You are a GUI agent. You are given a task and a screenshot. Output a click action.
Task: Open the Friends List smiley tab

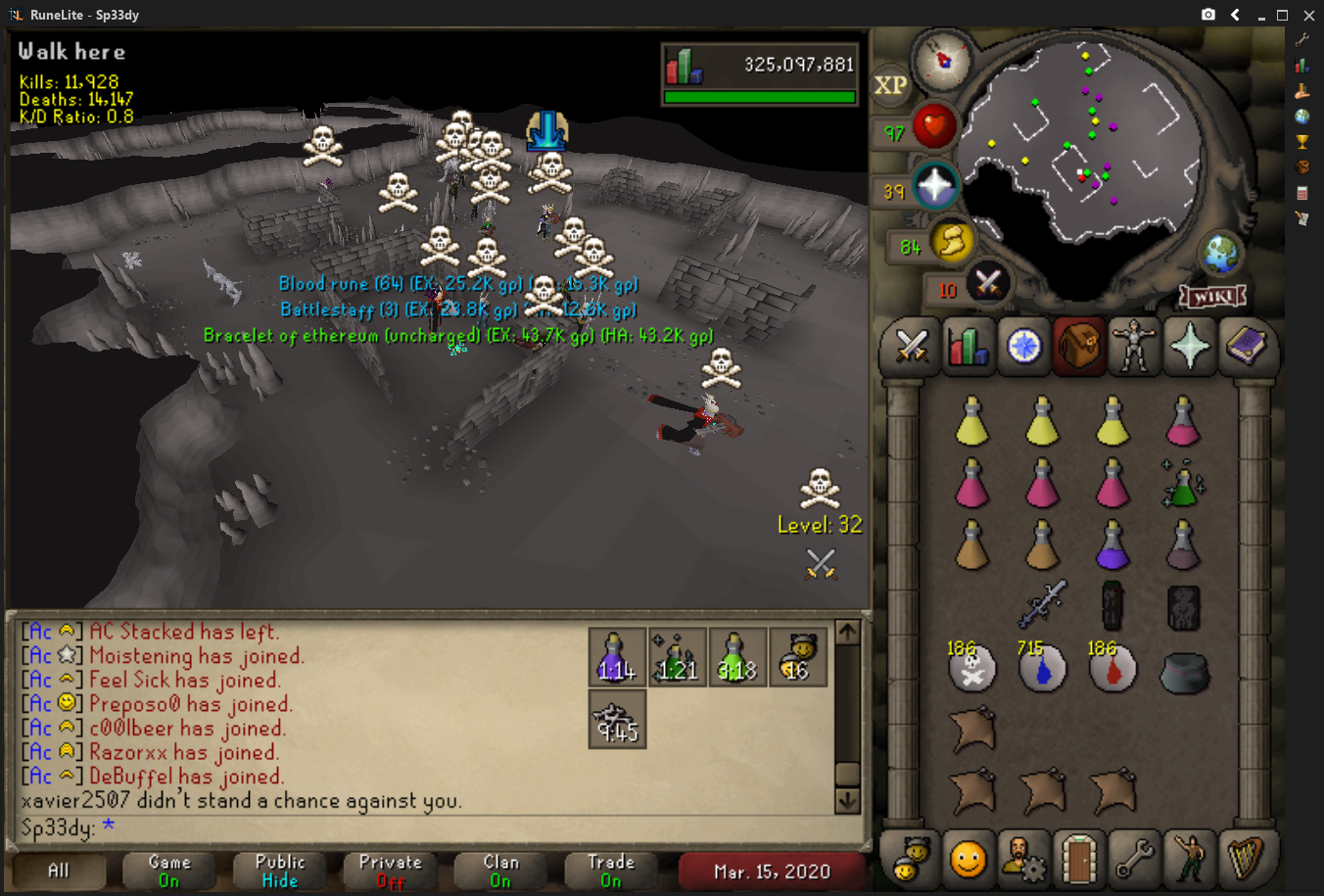tap(968, 858)
